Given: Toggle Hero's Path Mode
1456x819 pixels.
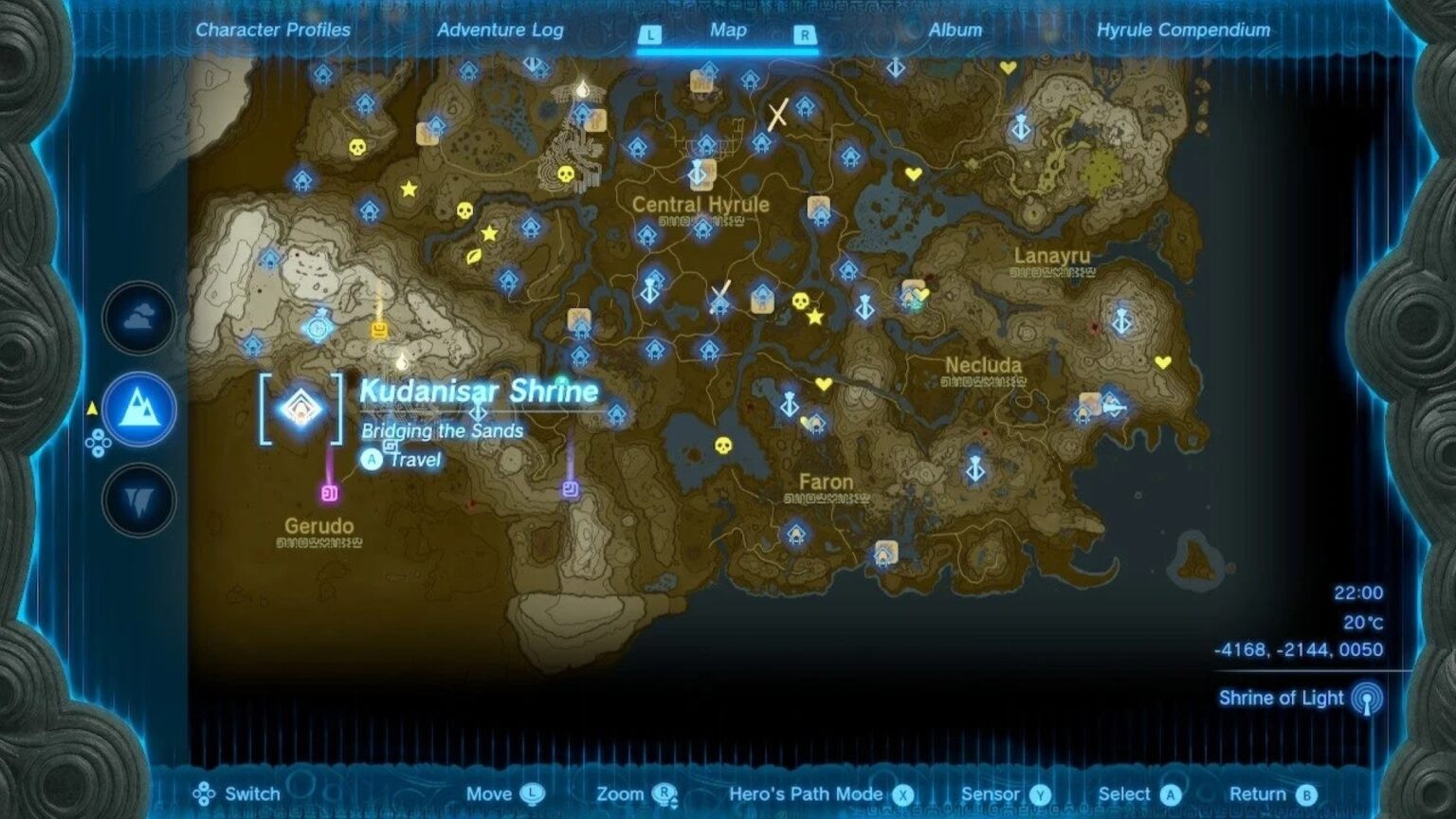Looking at the screenshot, I should (x=817, y=793).
